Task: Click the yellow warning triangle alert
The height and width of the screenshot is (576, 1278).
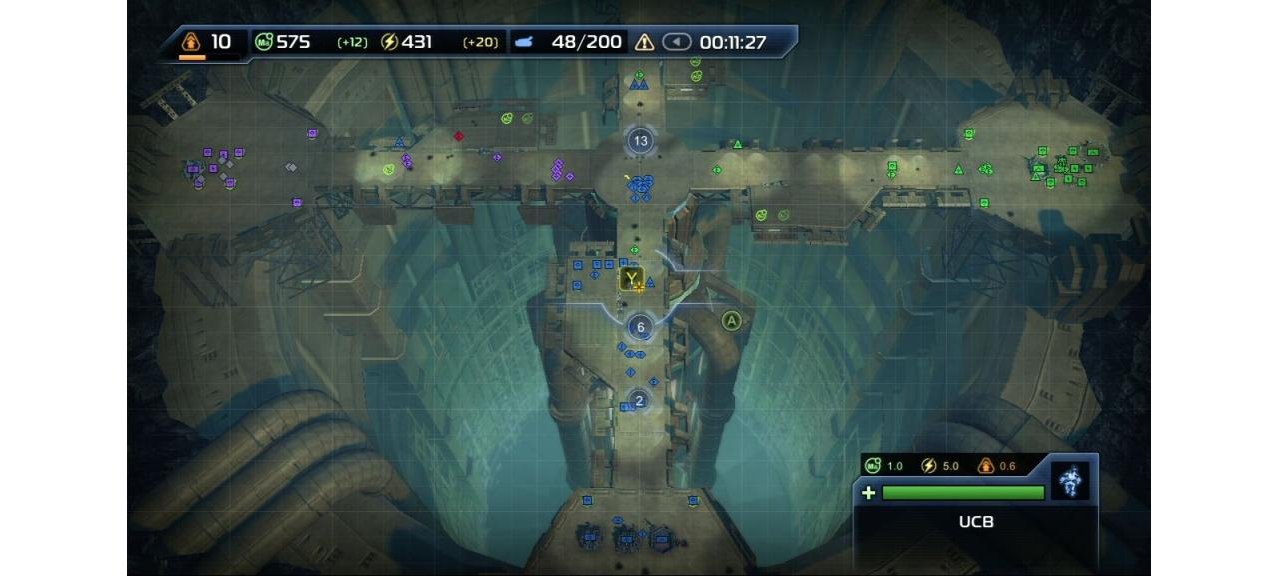Action: (644, 42)
